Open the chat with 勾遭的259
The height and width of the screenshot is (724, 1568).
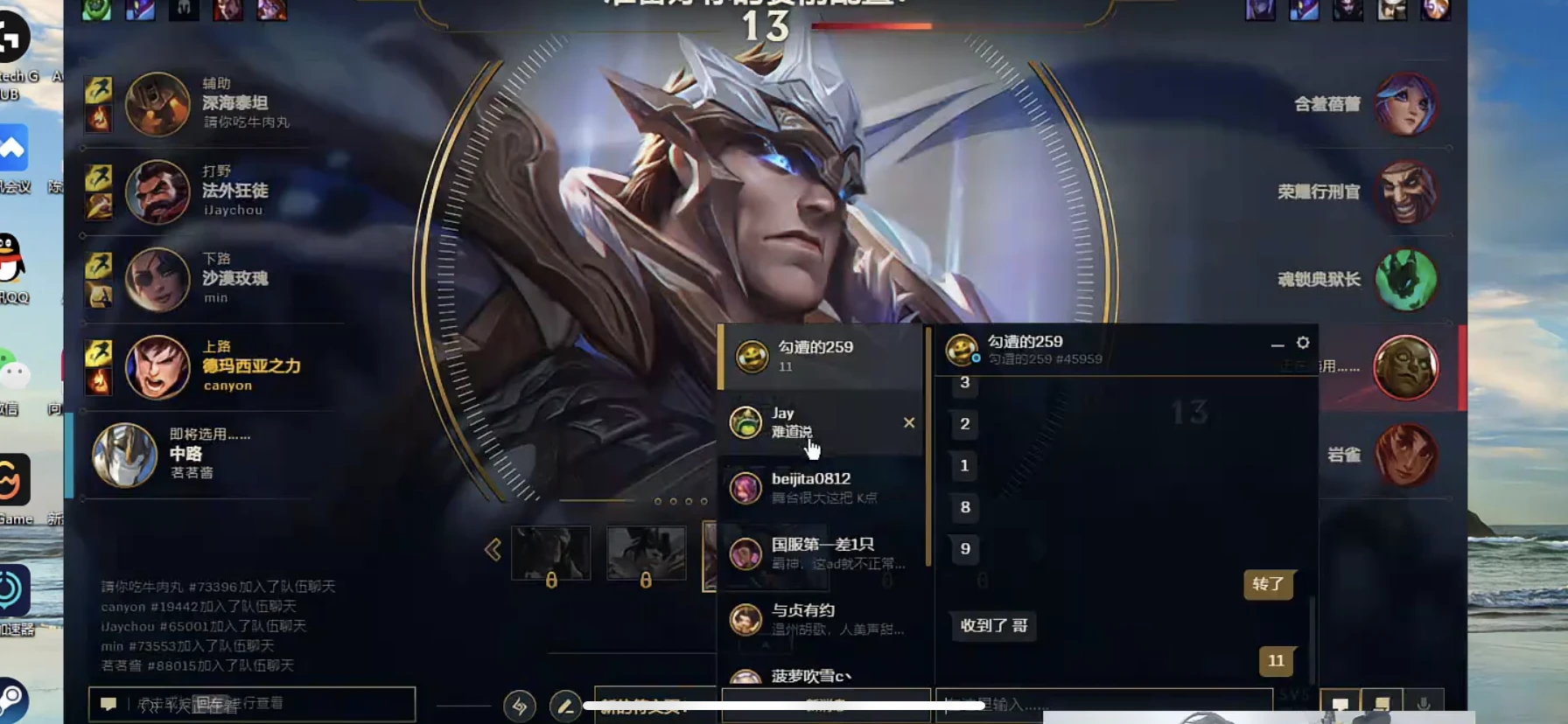click(819, 356)
